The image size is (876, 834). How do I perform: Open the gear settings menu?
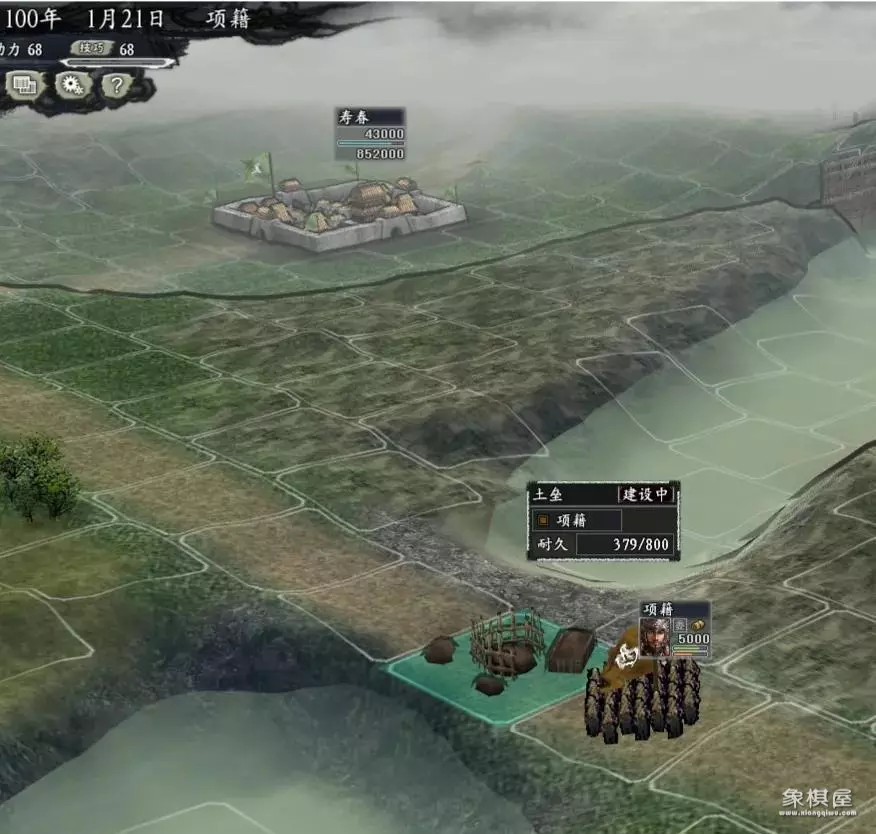point(72,85)
